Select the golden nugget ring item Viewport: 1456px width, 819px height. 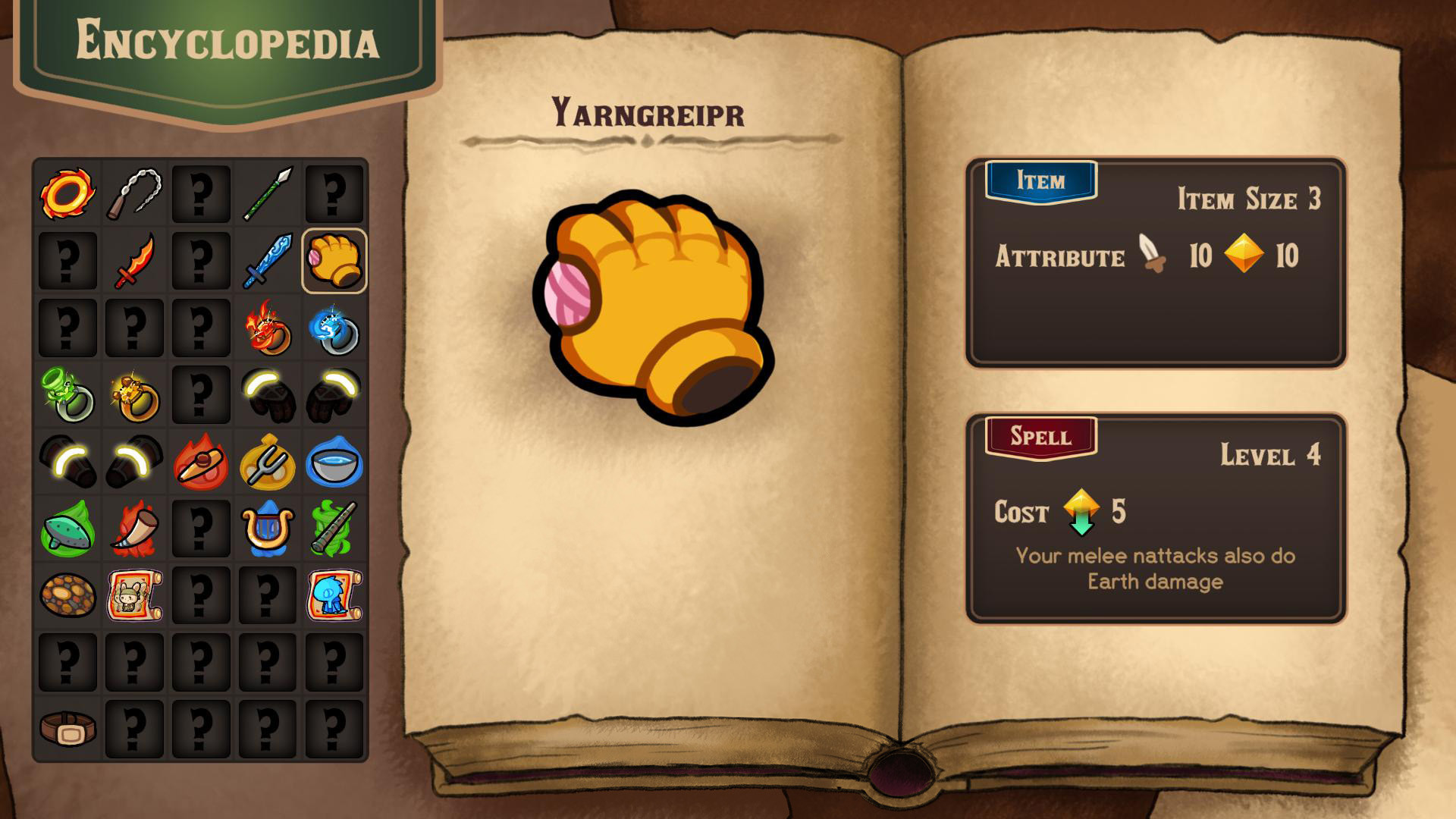(134, 395)
